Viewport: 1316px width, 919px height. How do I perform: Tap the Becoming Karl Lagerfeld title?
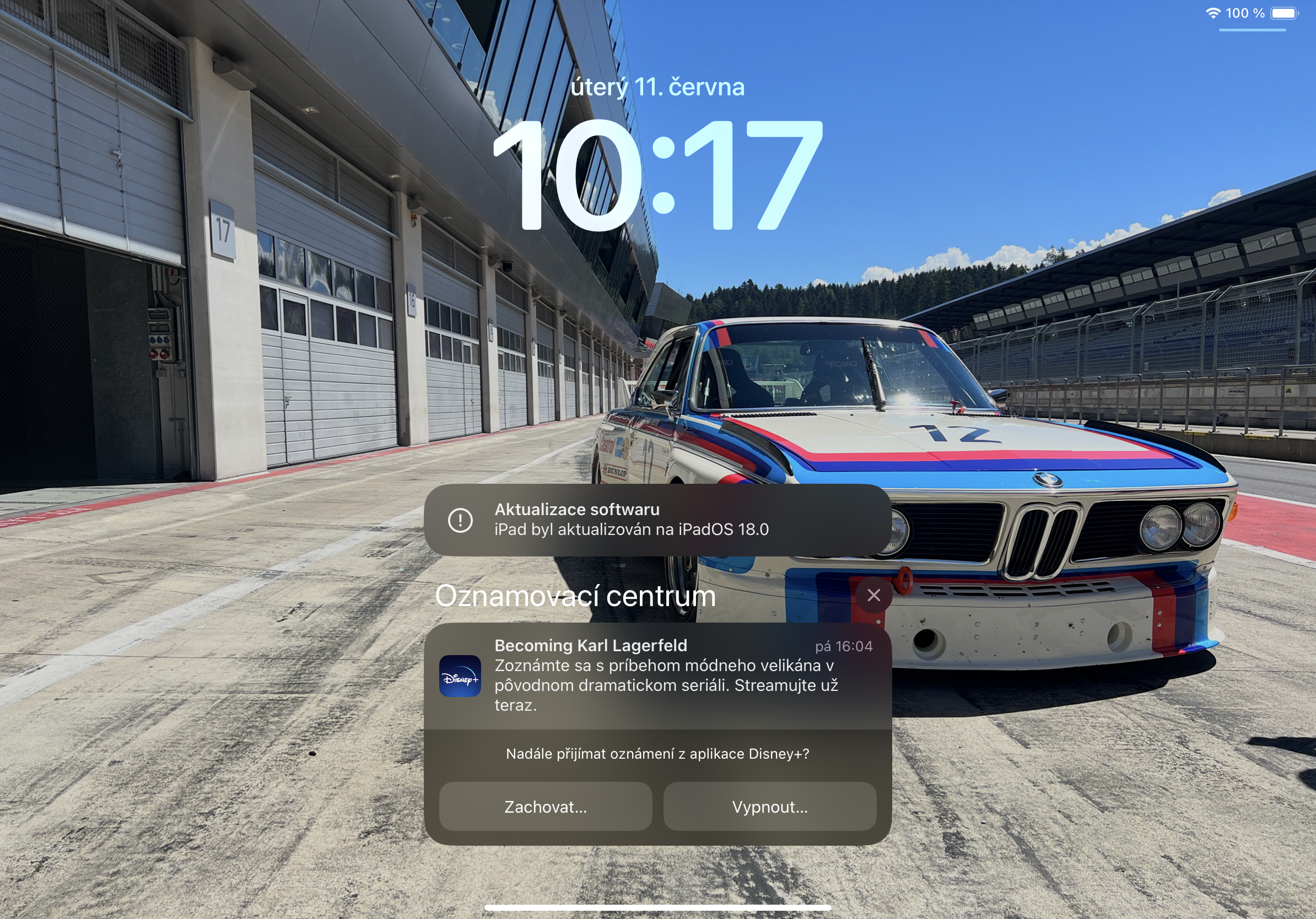591,646
